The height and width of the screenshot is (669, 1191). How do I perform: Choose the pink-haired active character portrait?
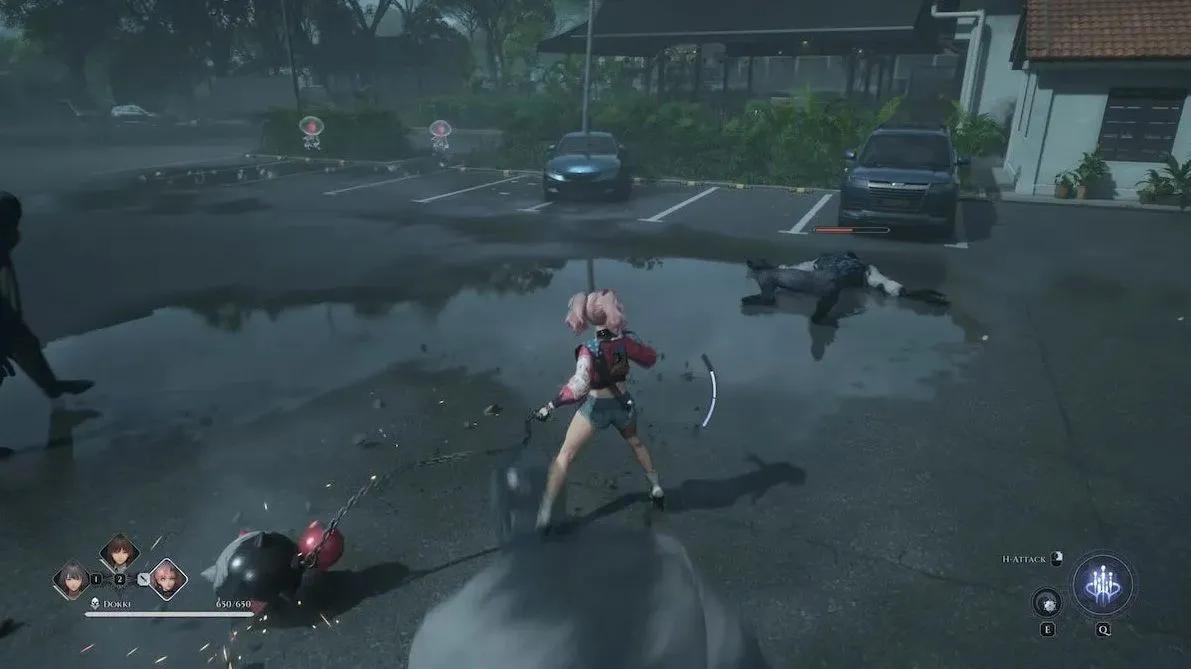tap(167, 579)
